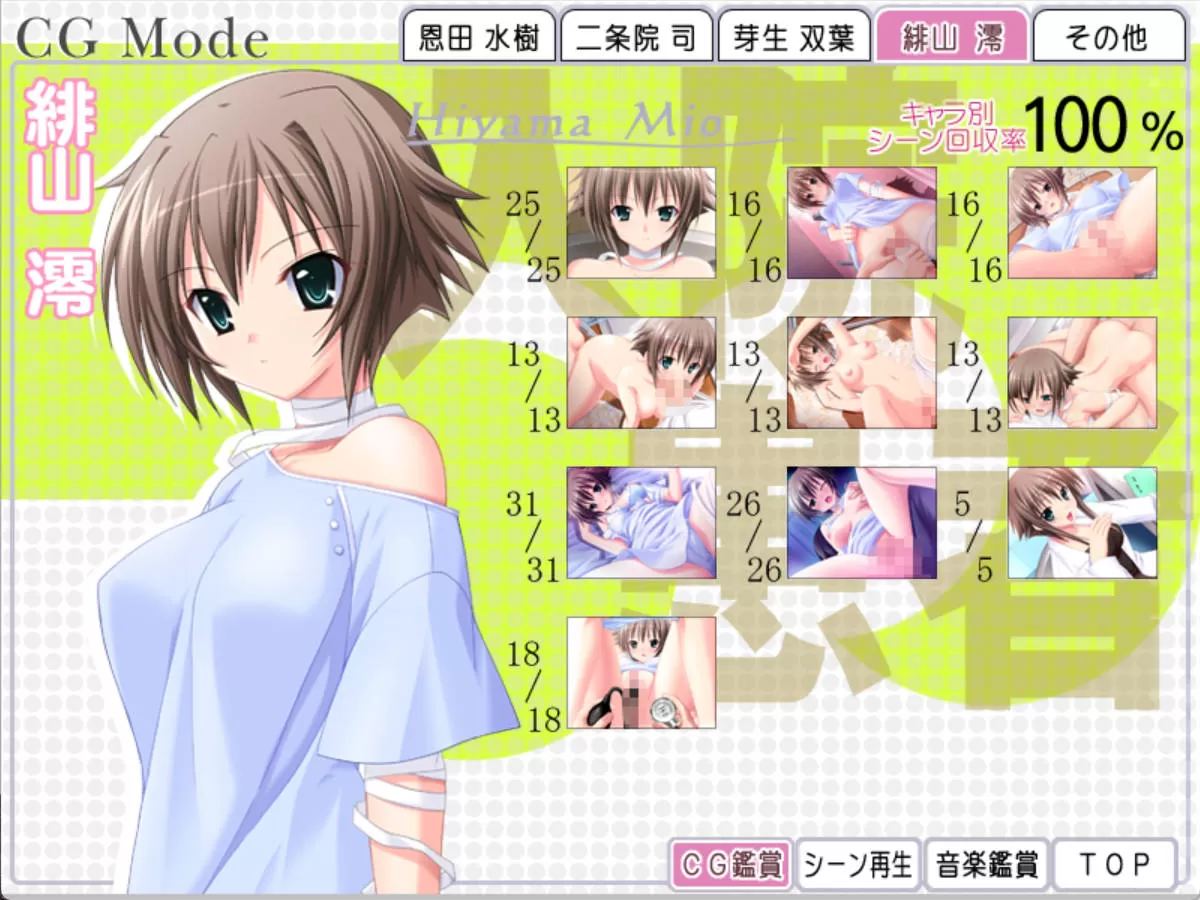
Task: Select the 二条院 司 tab
Action: click(x=636, y=38)
